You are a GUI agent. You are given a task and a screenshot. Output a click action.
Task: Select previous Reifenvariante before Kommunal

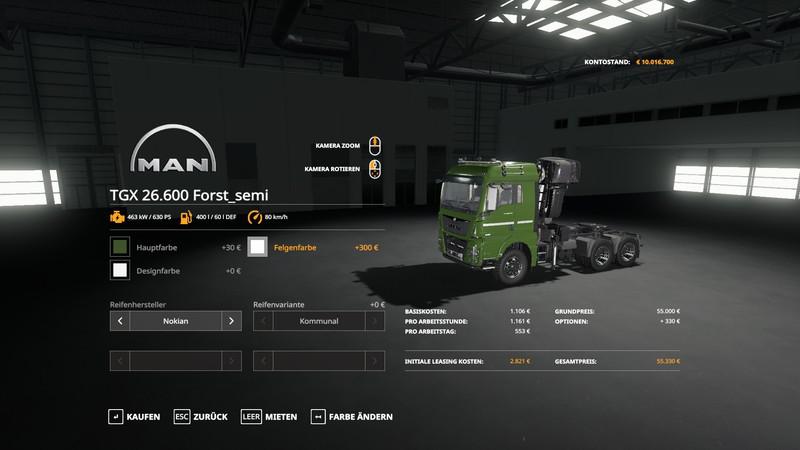(264, 321)
